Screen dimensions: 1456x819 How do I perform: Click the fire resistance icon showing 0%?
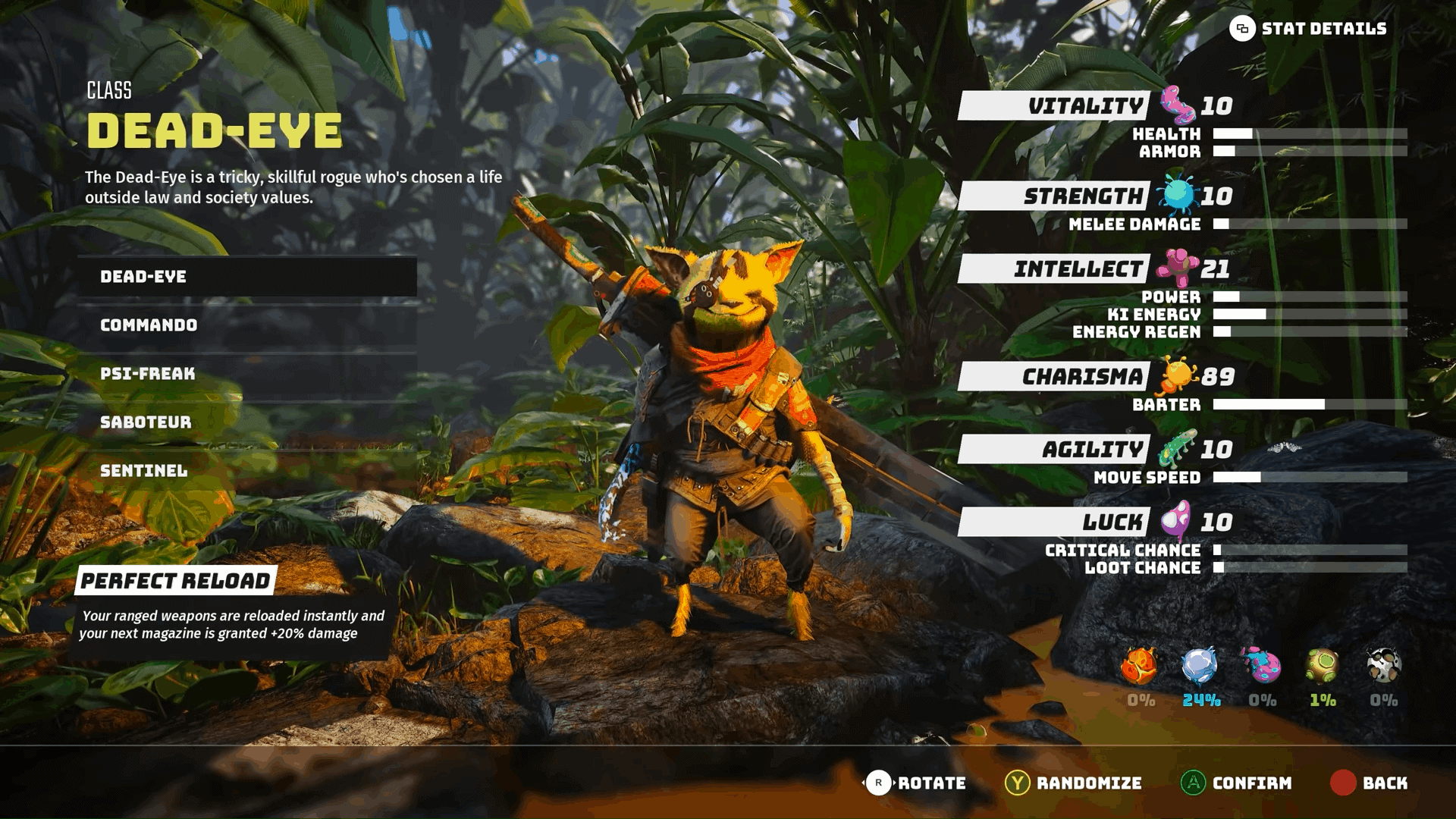[x=1139, y=667]
